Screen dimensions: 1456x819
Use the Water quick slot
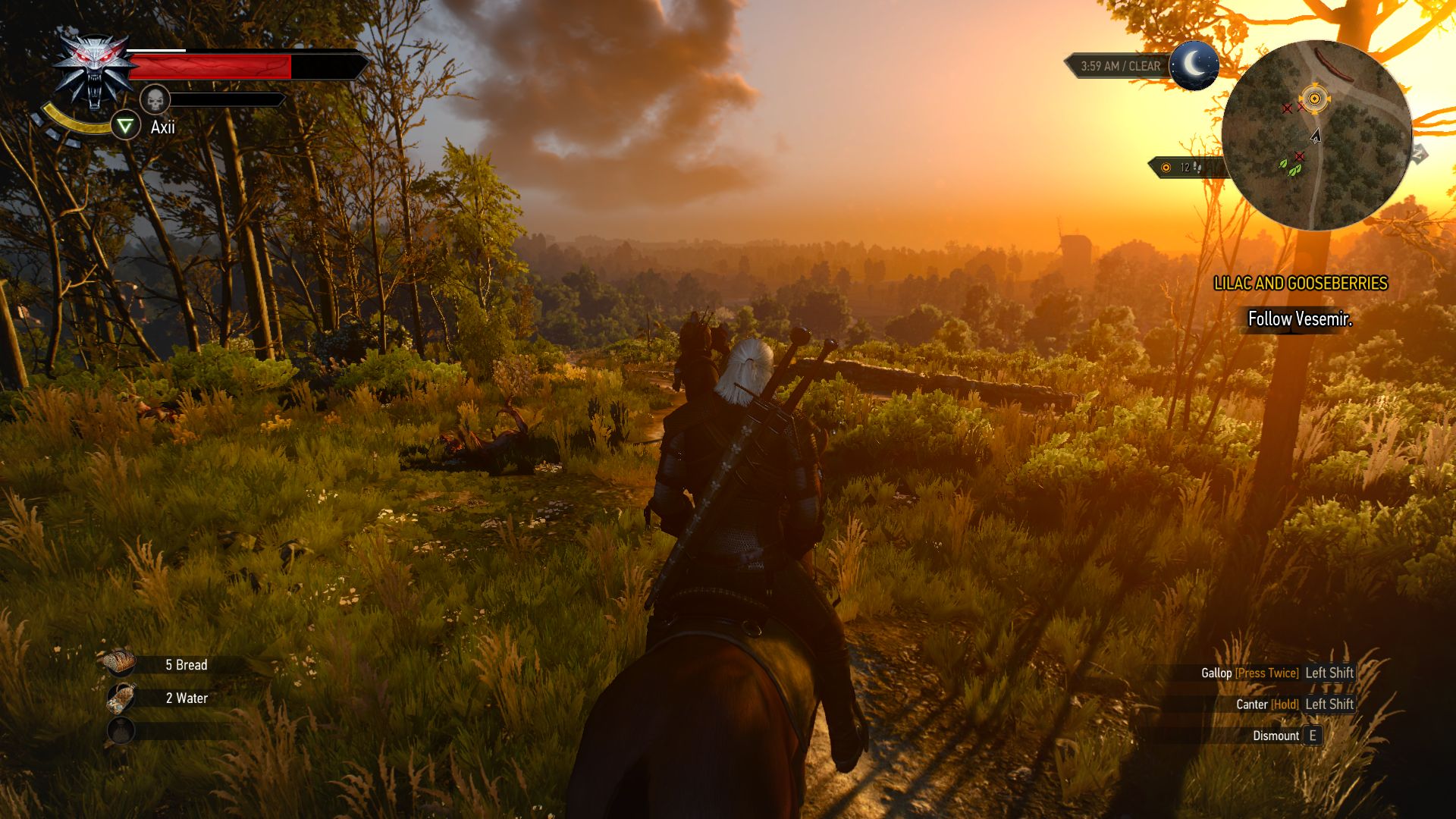coord(121,698)
